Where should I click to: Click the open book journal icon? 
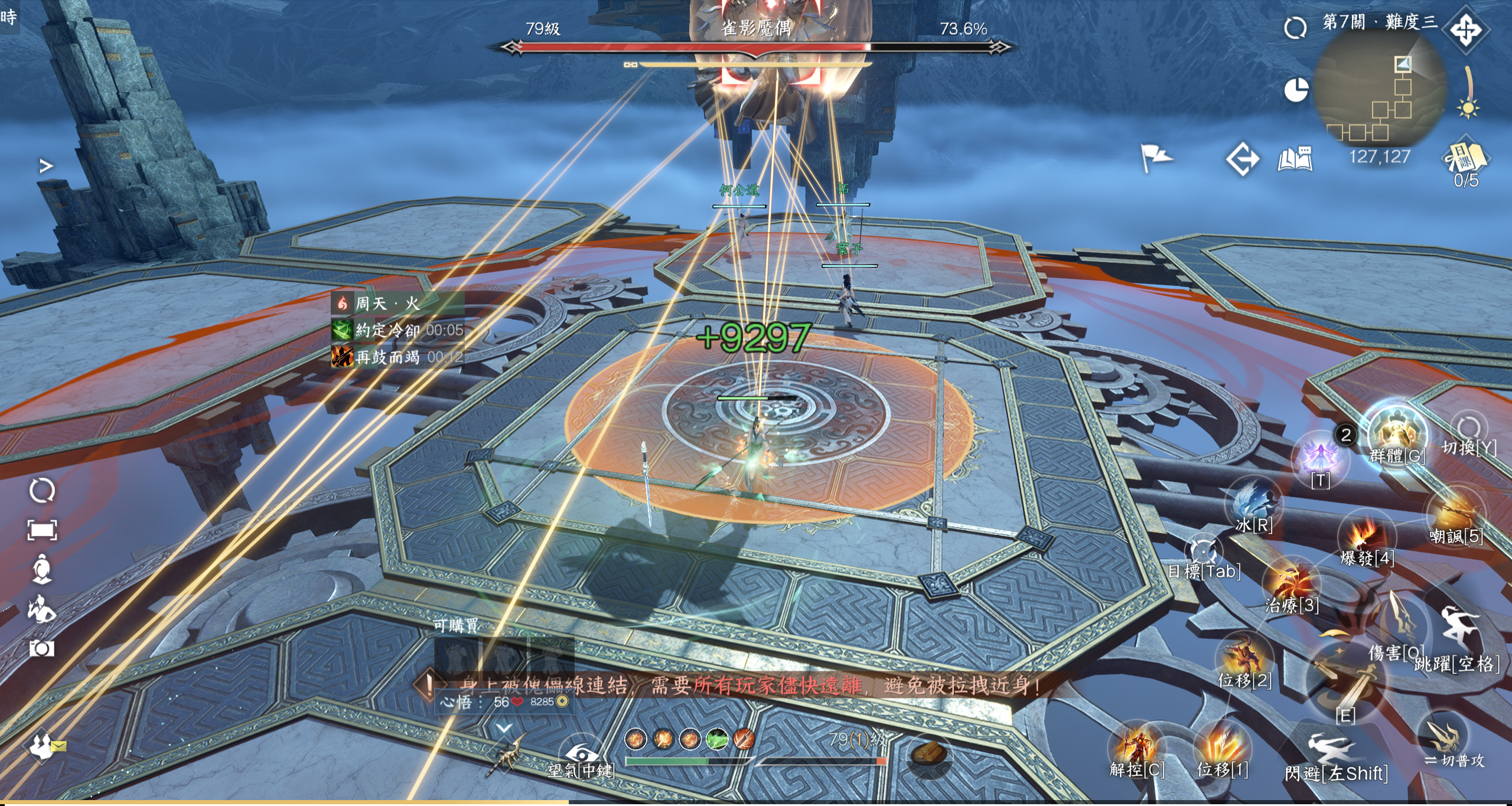pos(1295,159)
